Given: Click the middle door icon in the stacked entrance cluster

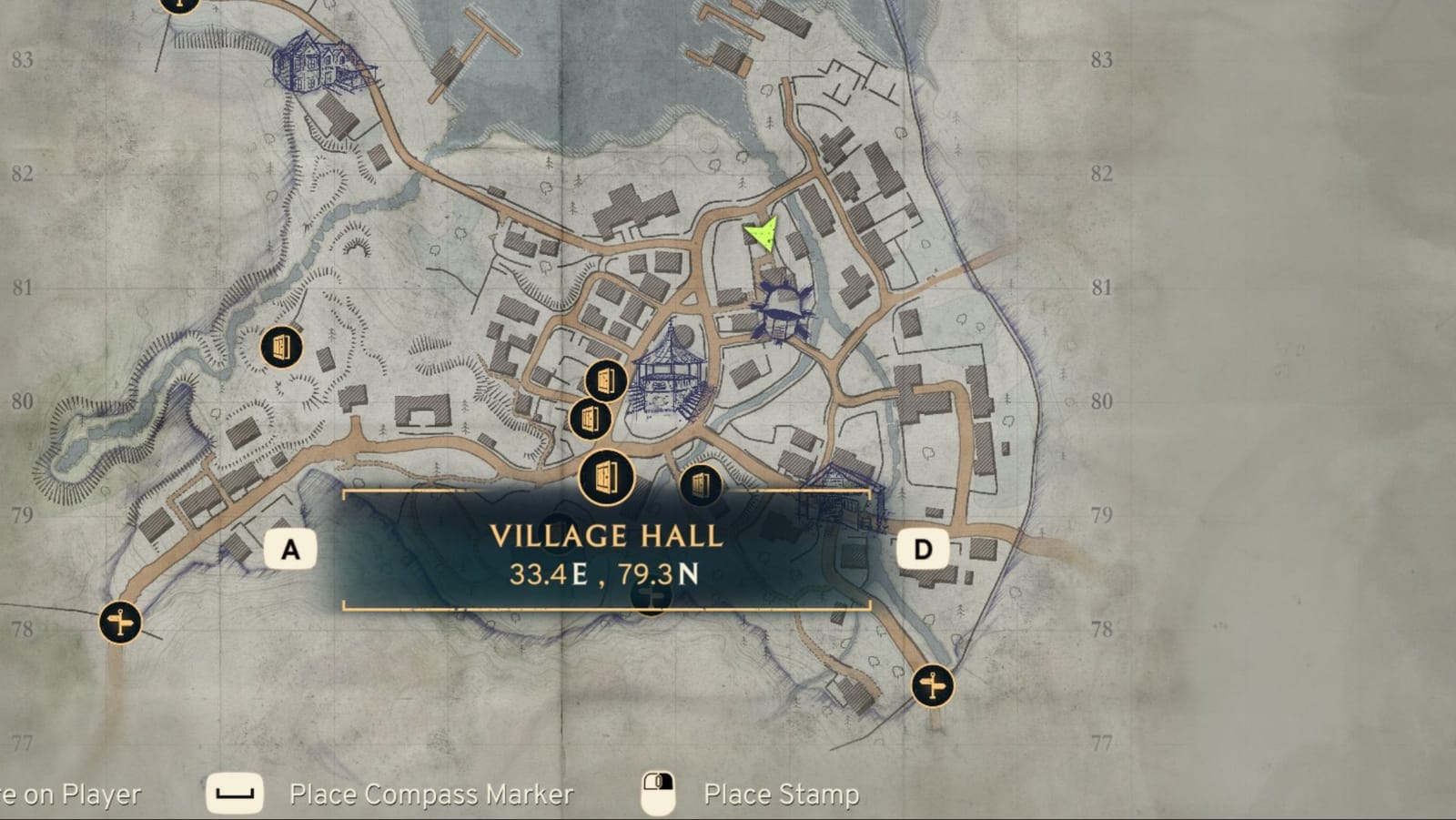Looking at the screenshot, I should point(592,420).
